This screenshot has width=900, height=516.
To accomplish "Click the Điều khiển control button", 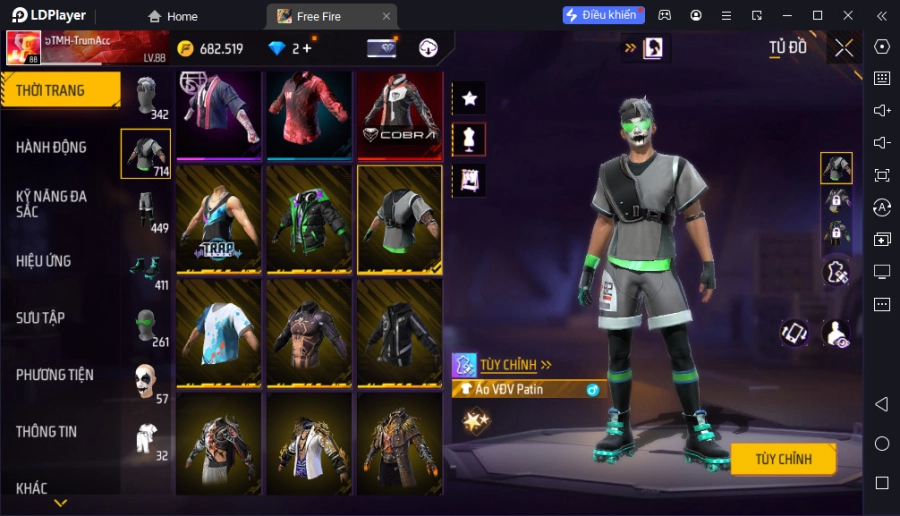I will [603, 16].
